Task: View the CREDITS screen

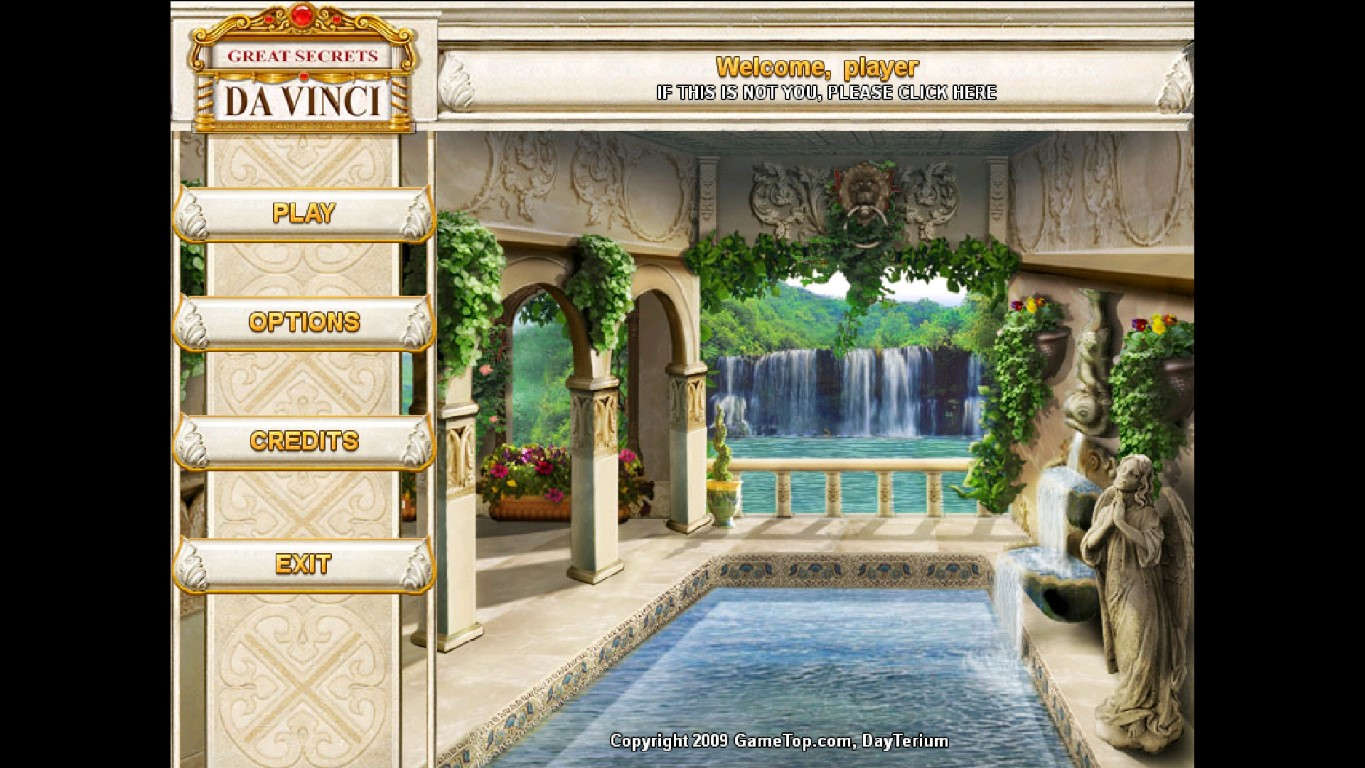Action: tap(303, 441)
